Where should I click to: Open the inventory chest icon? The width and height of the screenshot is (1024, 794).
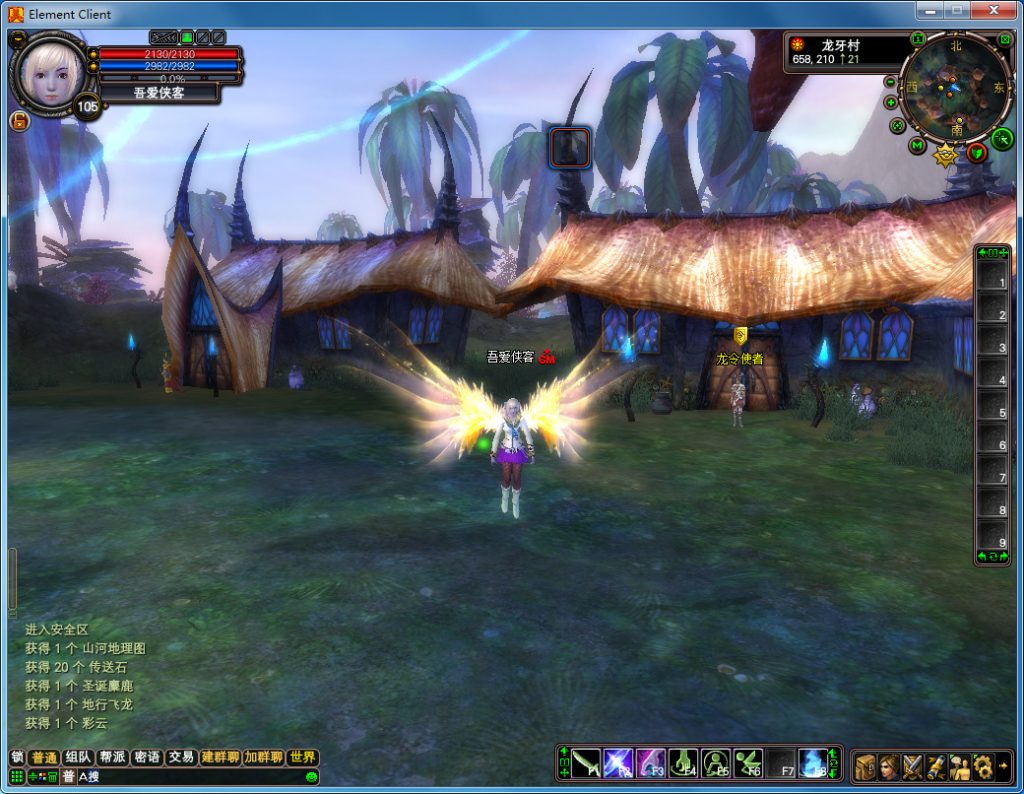tap(865, 766)
